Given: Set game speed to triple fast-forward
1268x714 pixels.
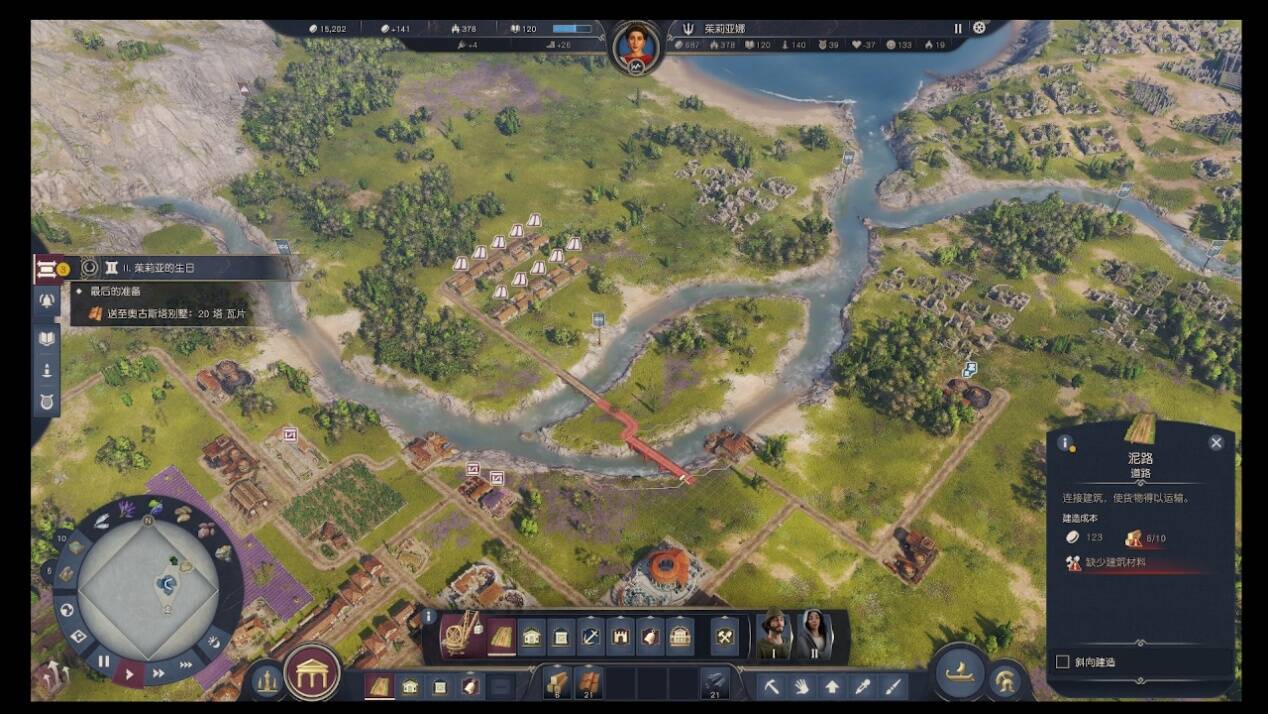Looking at the screenshot, I should [x=186, y=664].
